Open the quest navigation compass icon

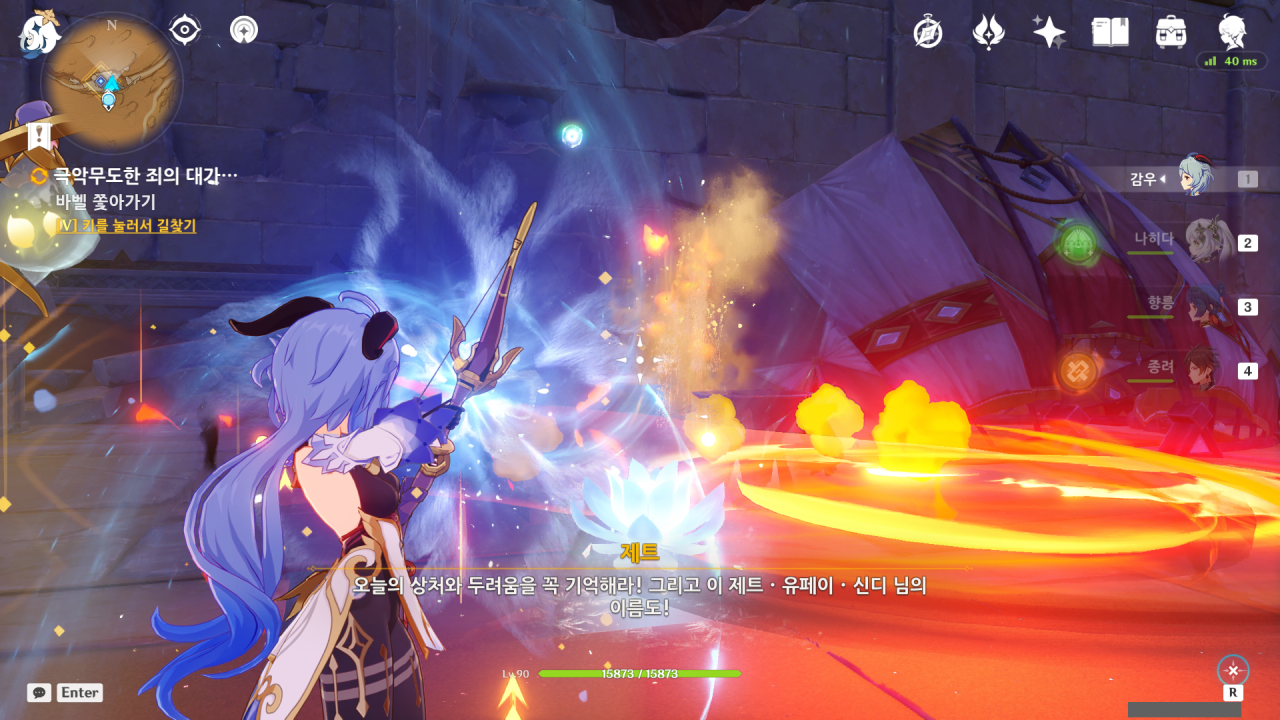pos(928,32)
